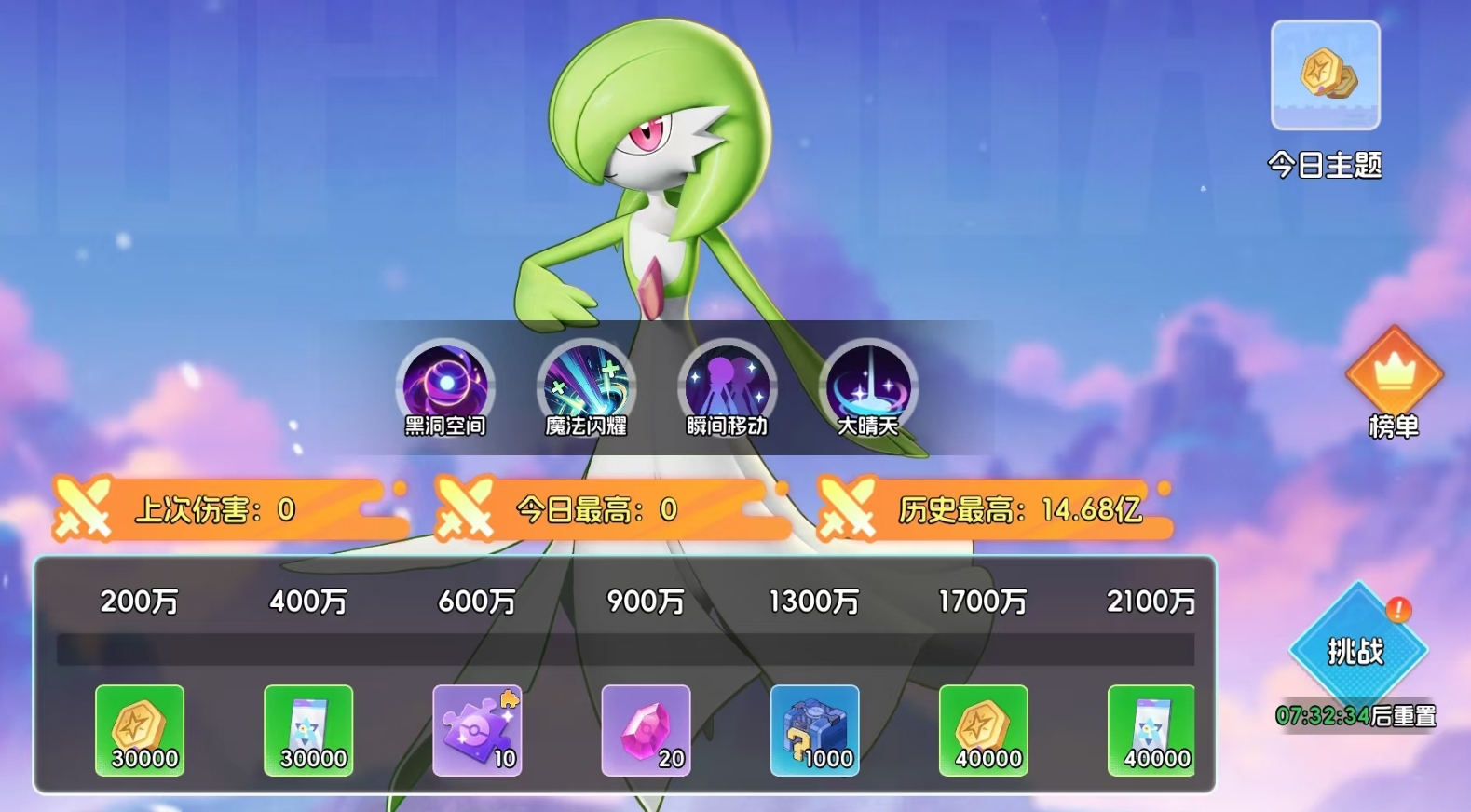Claim the pink gem reward of 20
The height and width of the screenshot is (812, 1471).
(x=646, y=731)
